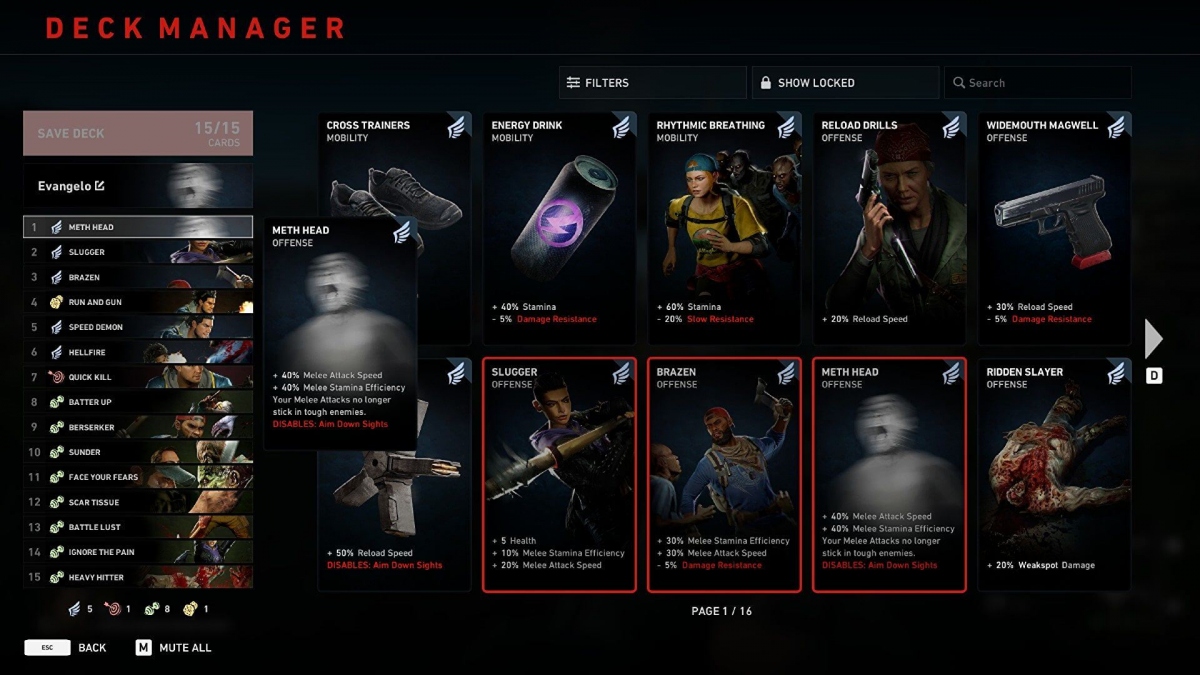Choose Hellfire in the deck list

point(138,352)
